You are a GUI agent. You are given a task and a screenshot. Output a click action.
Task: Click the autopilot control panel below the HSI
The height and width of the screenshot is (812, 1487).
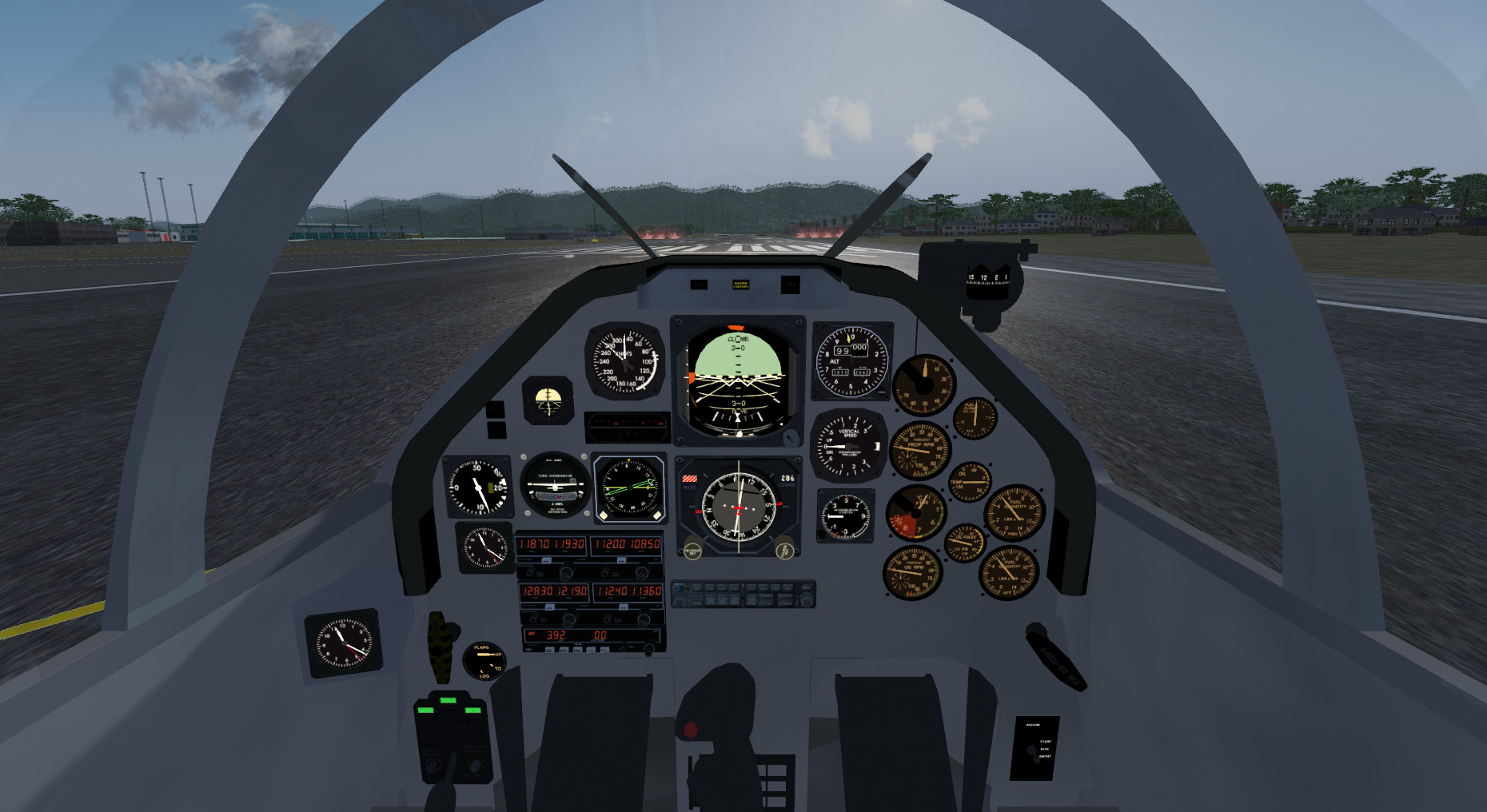click(743, 595)
